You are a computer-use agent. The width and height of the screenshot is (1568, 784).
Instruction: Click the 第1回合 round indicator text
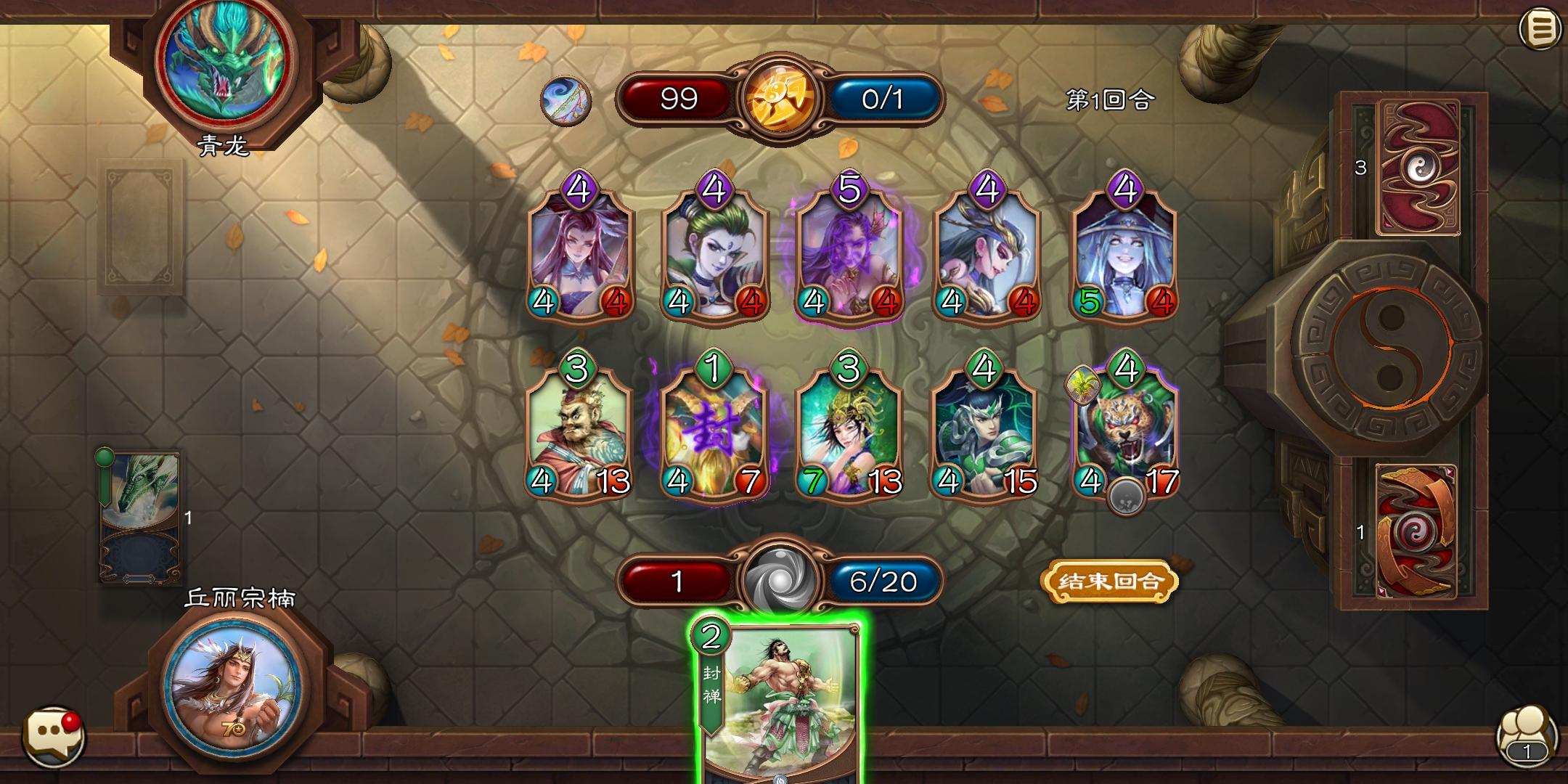pos(1110,99)
